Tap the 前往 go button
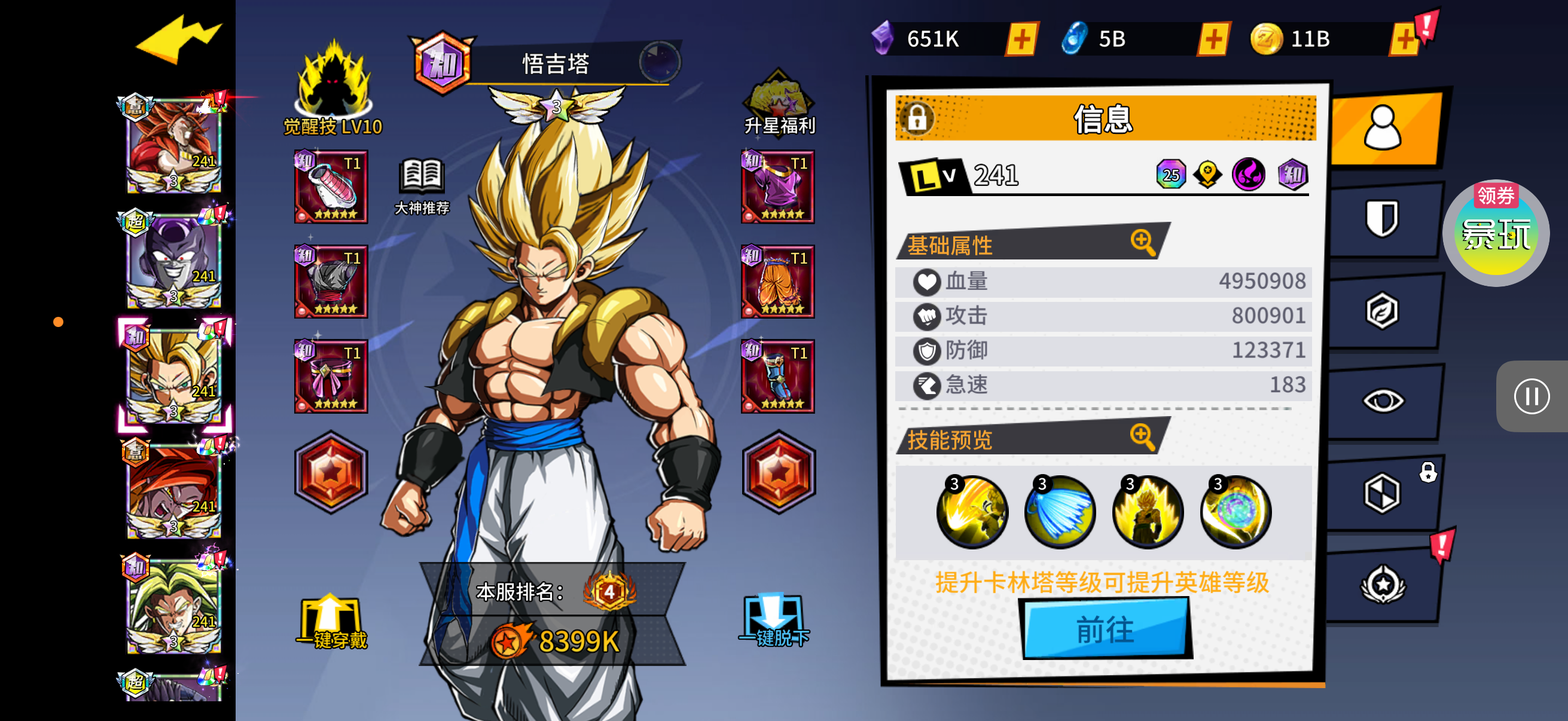Viewport: 1568px width, 721px height. click(x=1105, y=628)
